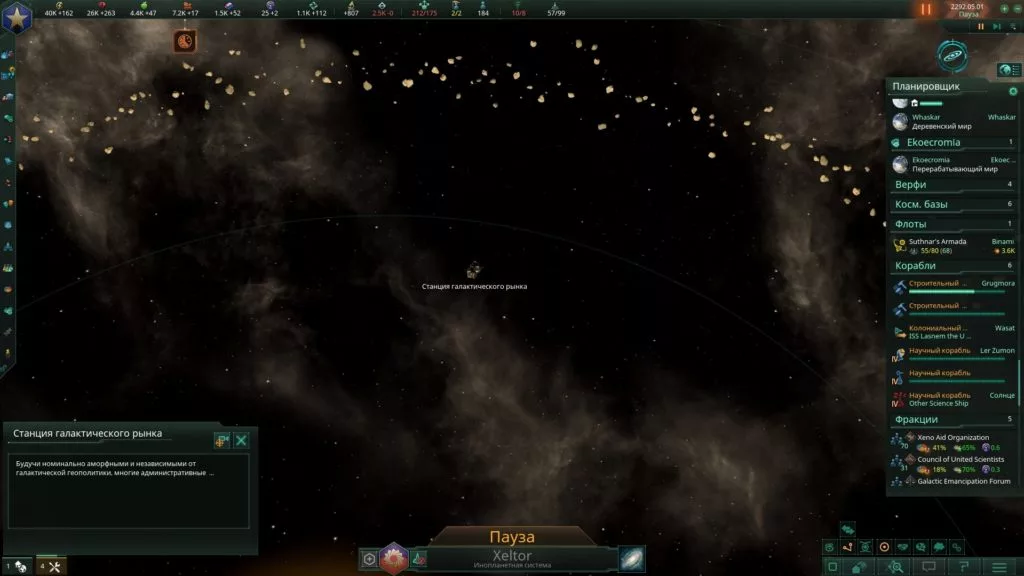Close the Станция галактического рынка panel
The height and width of the screenshot is (576, 1024).
[x=241, y=440]
